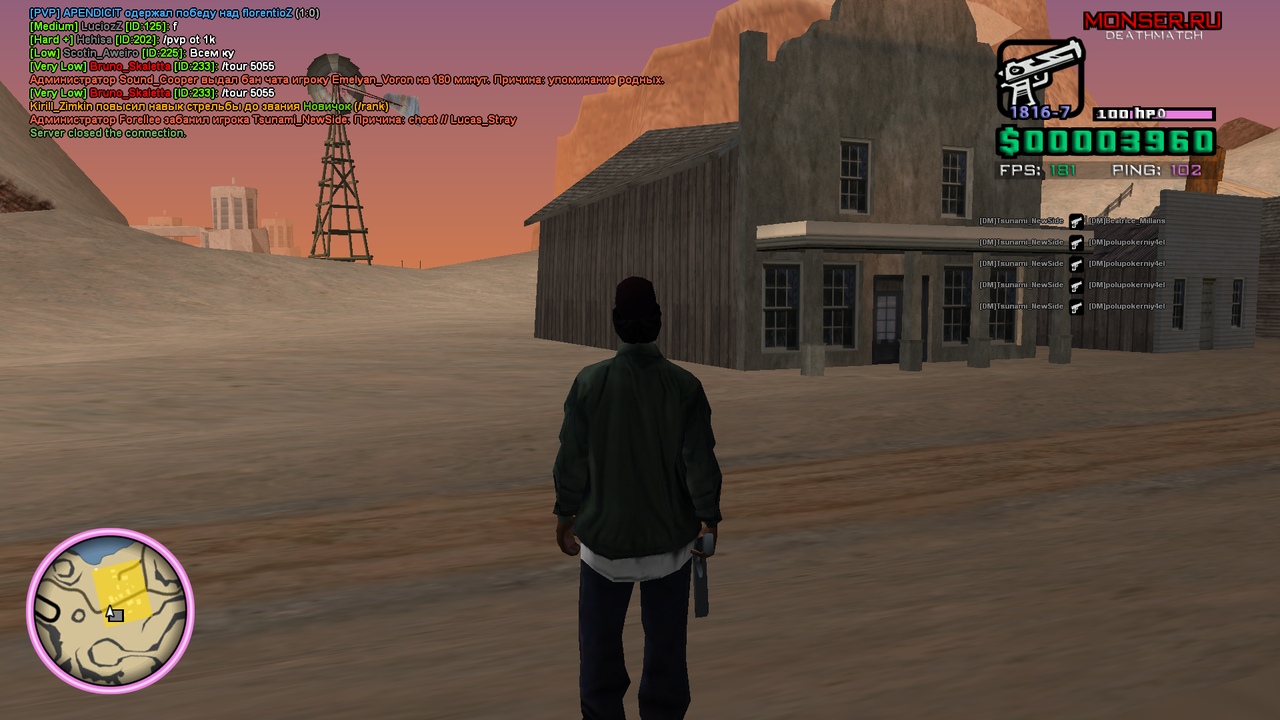Select Scotin_Aweiro's chat message
This screenshot has width=1280, height=720.
click(x=132, y=53)
